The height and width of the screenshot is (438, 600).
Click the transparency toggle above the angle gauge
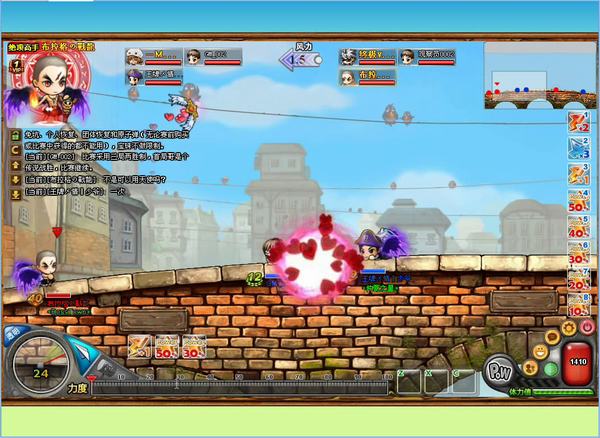(x=13, y=337)
